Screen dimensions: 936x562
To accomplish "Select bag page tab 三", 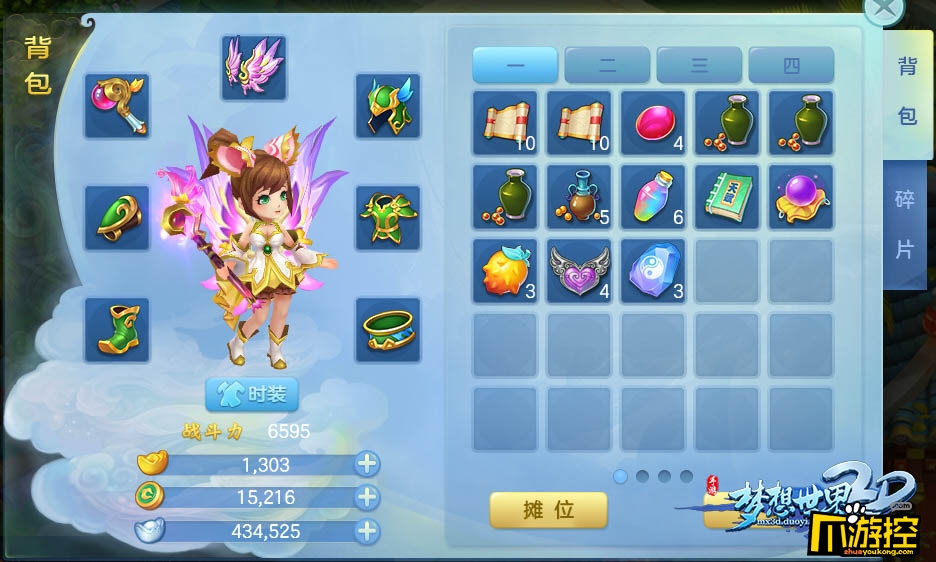I will tap(699, 66).
